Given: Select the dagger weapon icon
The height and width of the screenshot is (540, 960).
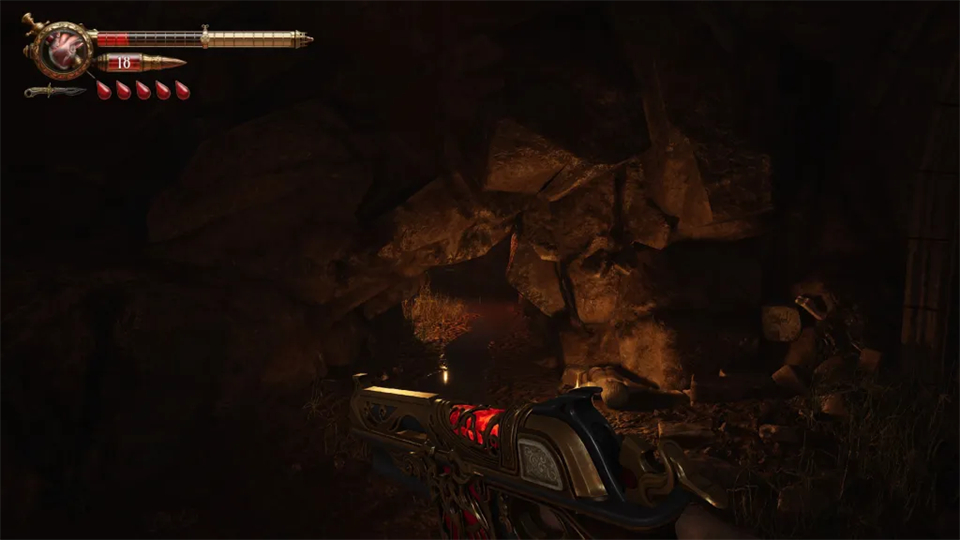Looking at the screenshot, I should (x=55, y=91).
